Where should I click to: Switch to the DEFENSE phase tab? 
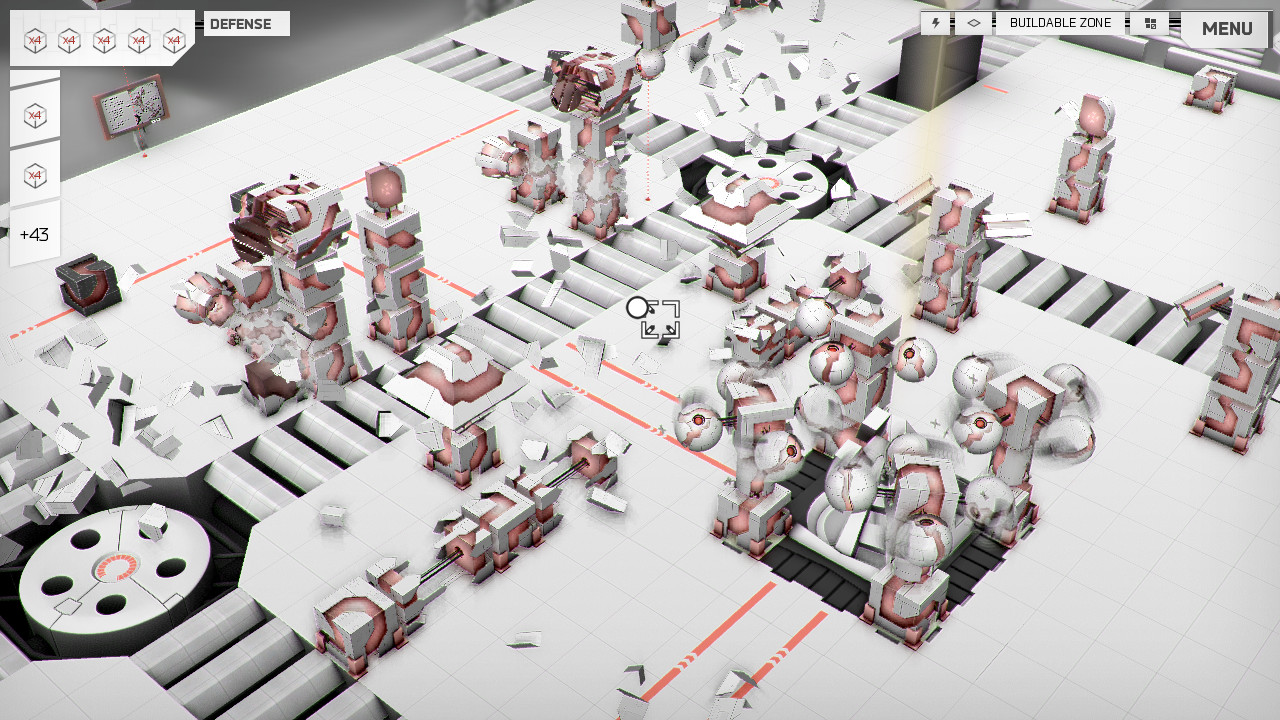245,23
